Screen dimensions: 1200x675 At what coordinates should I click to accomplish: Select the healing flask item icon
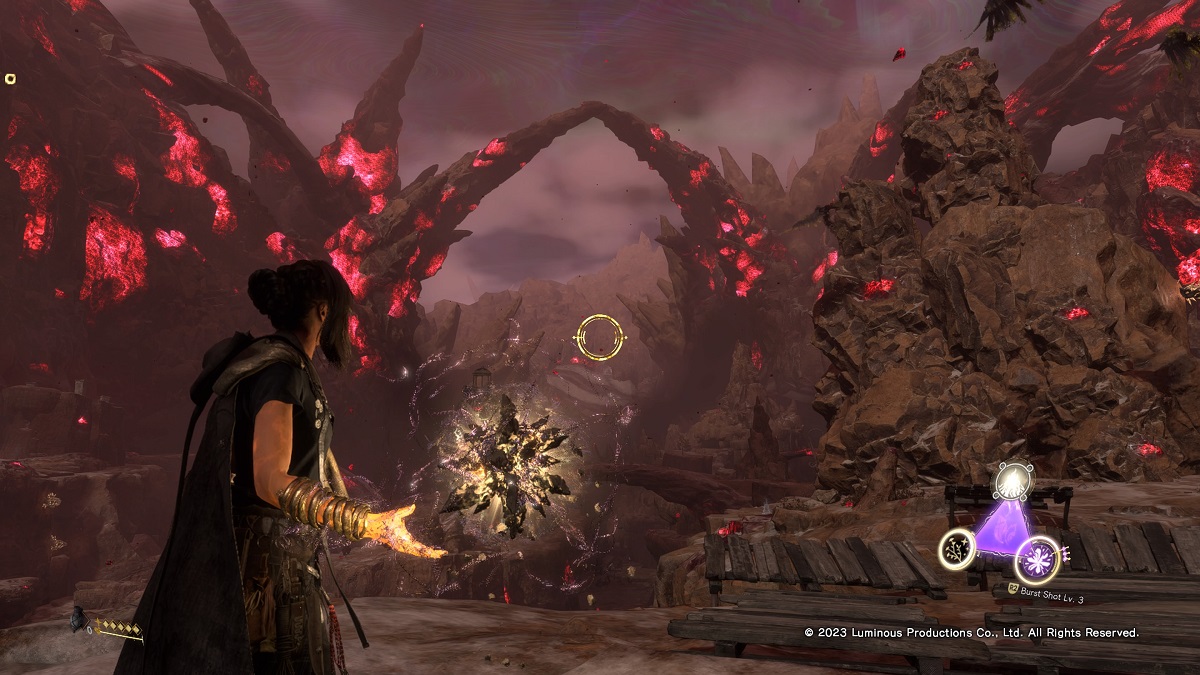(x=78, y=620)
